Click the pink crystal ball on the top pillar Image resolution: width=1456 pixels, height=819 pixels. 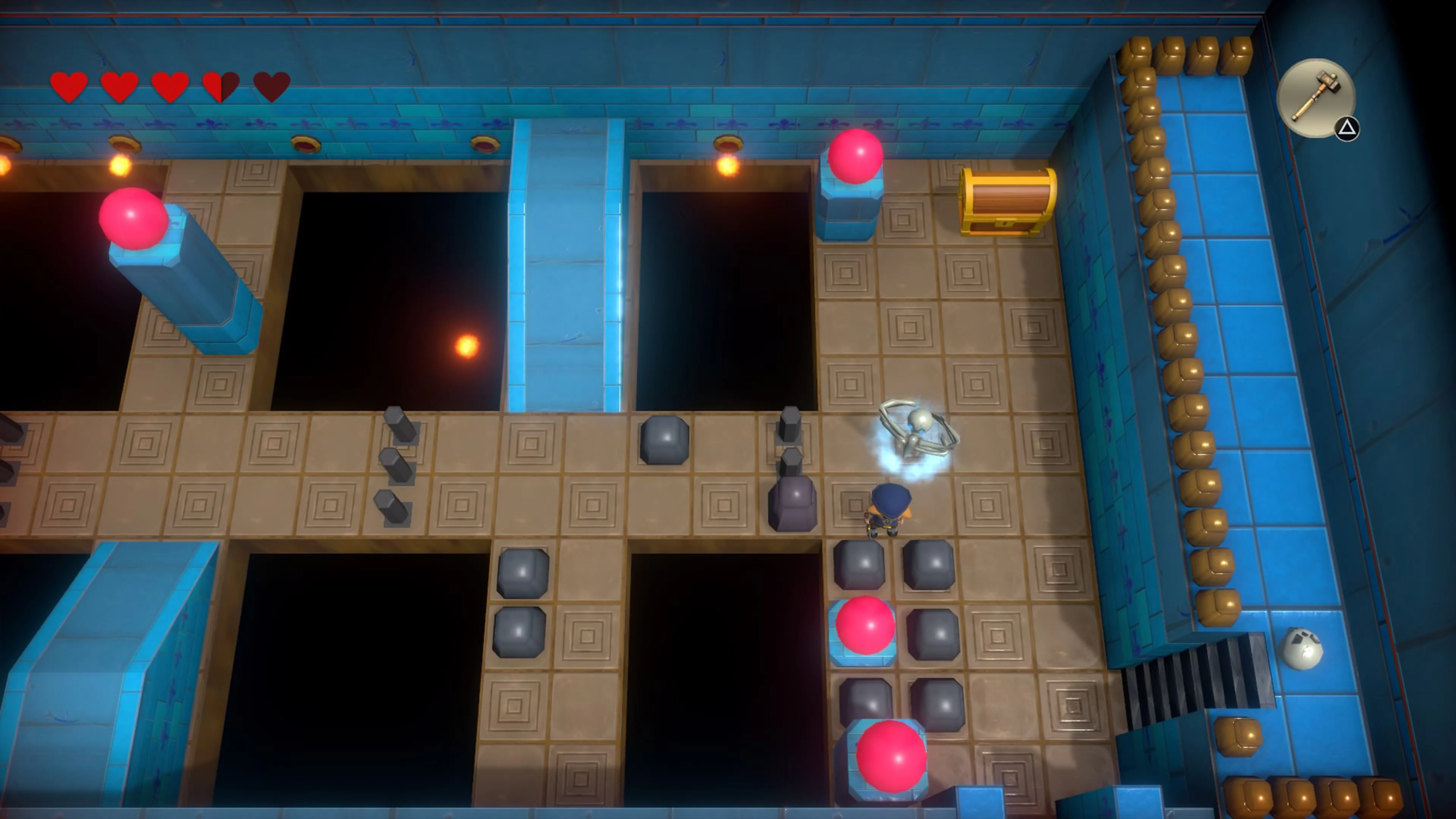[855, 155]
